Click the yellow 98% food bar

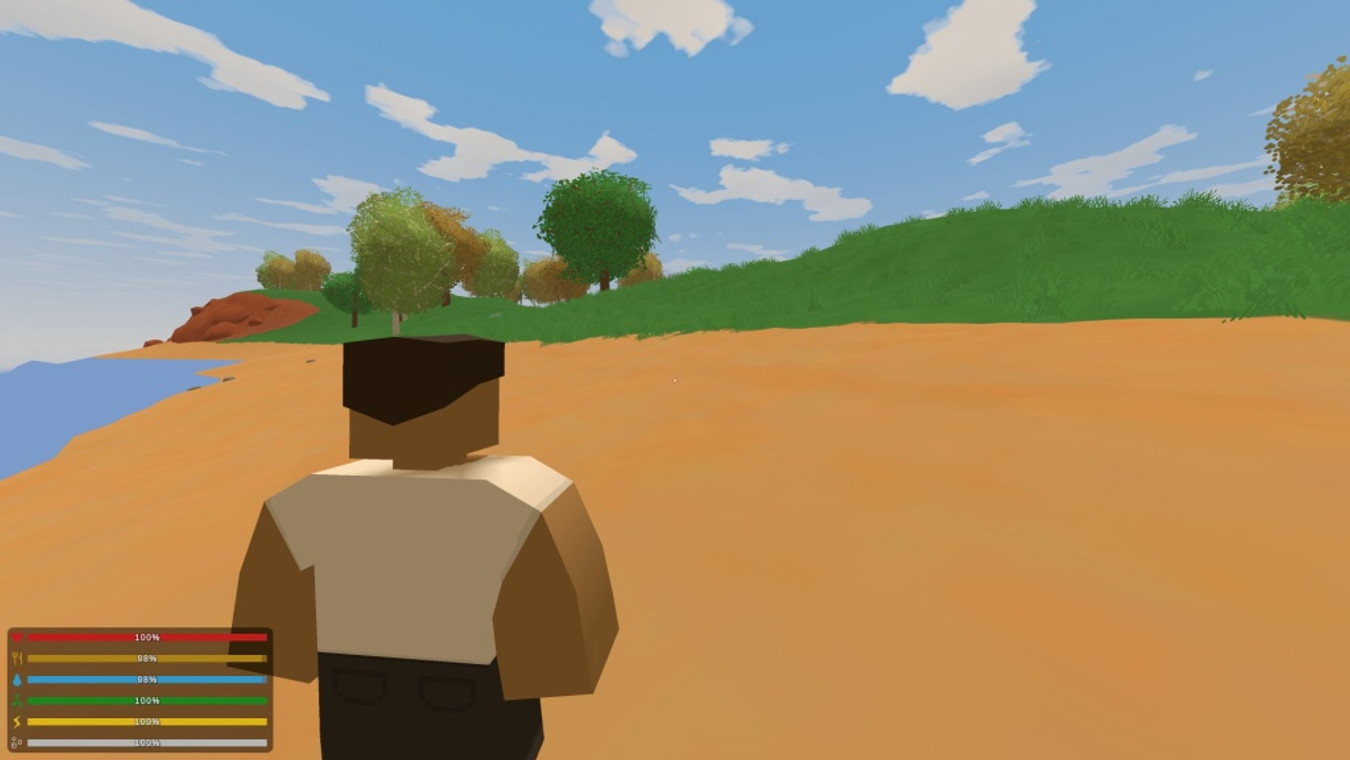(x=148, y=658)
